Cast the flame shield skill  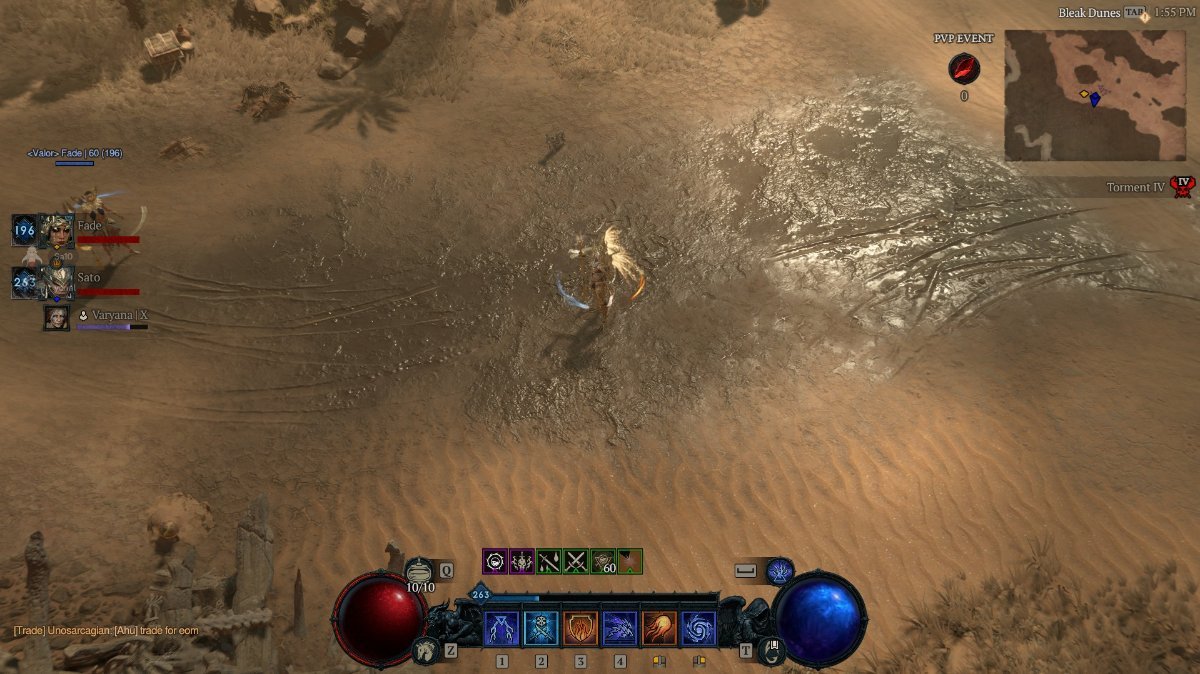pyautogui.click(x=580, y=629)
